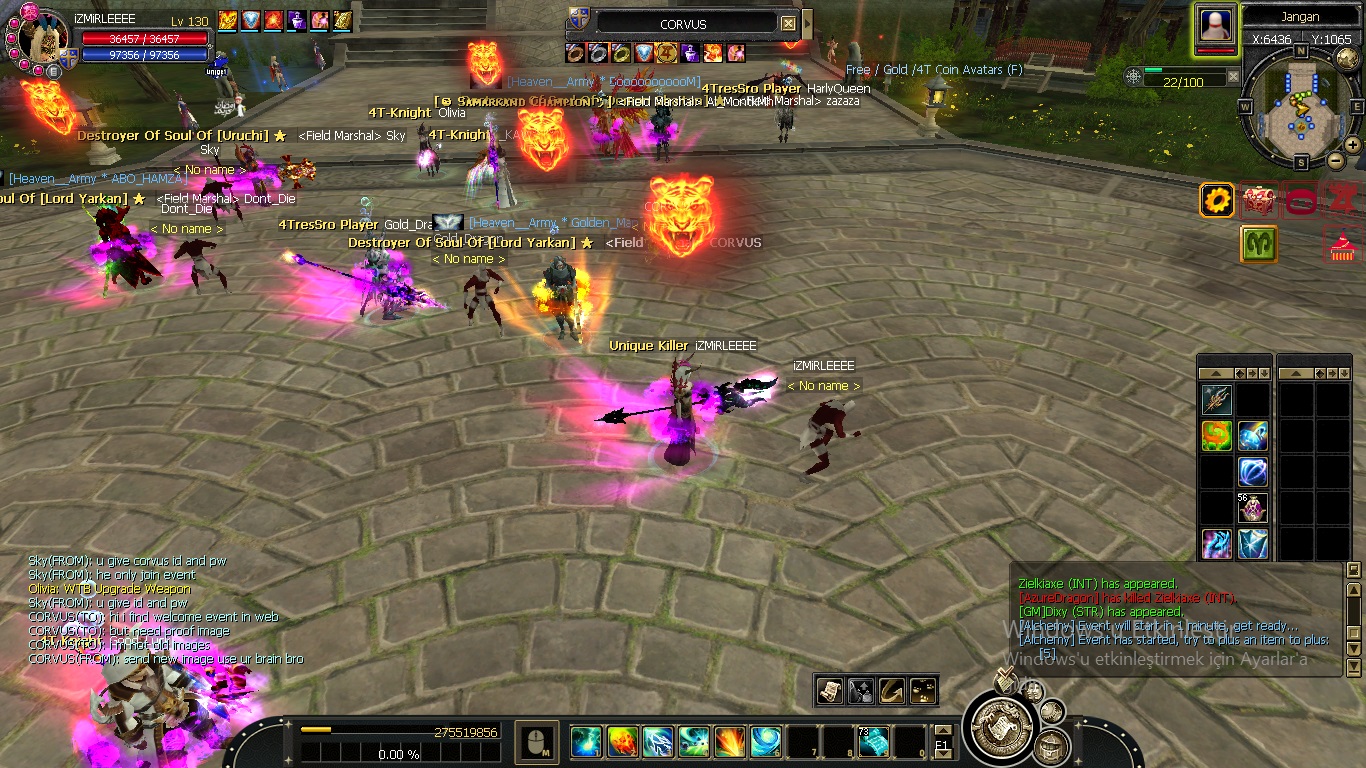Click the paw prints pet action icon

(x=922, y=690)
